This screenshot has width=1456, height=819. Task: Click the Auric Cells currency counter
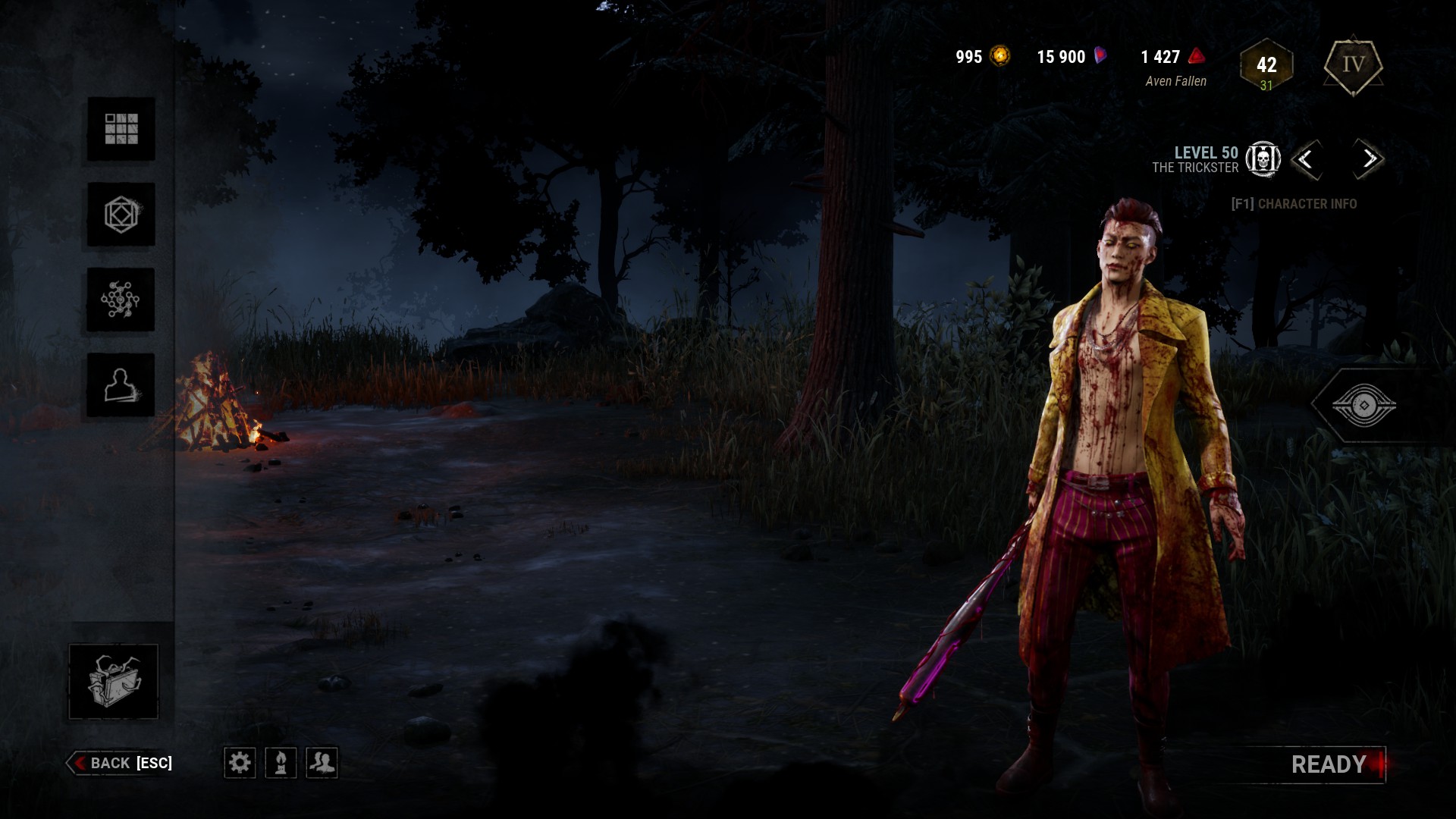pos(983,57)
